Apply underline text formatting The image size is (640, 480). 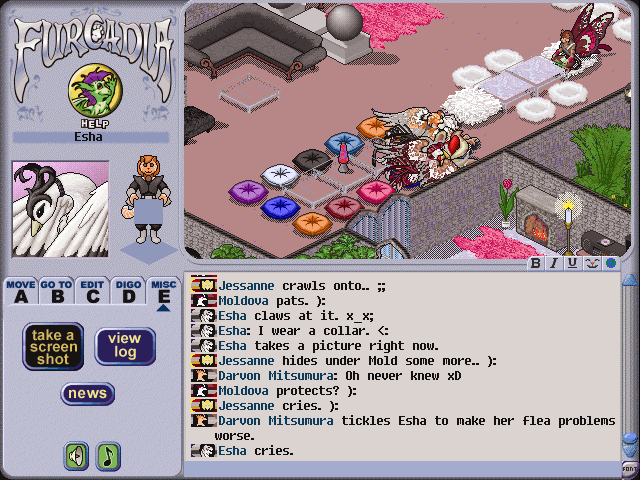572,264
